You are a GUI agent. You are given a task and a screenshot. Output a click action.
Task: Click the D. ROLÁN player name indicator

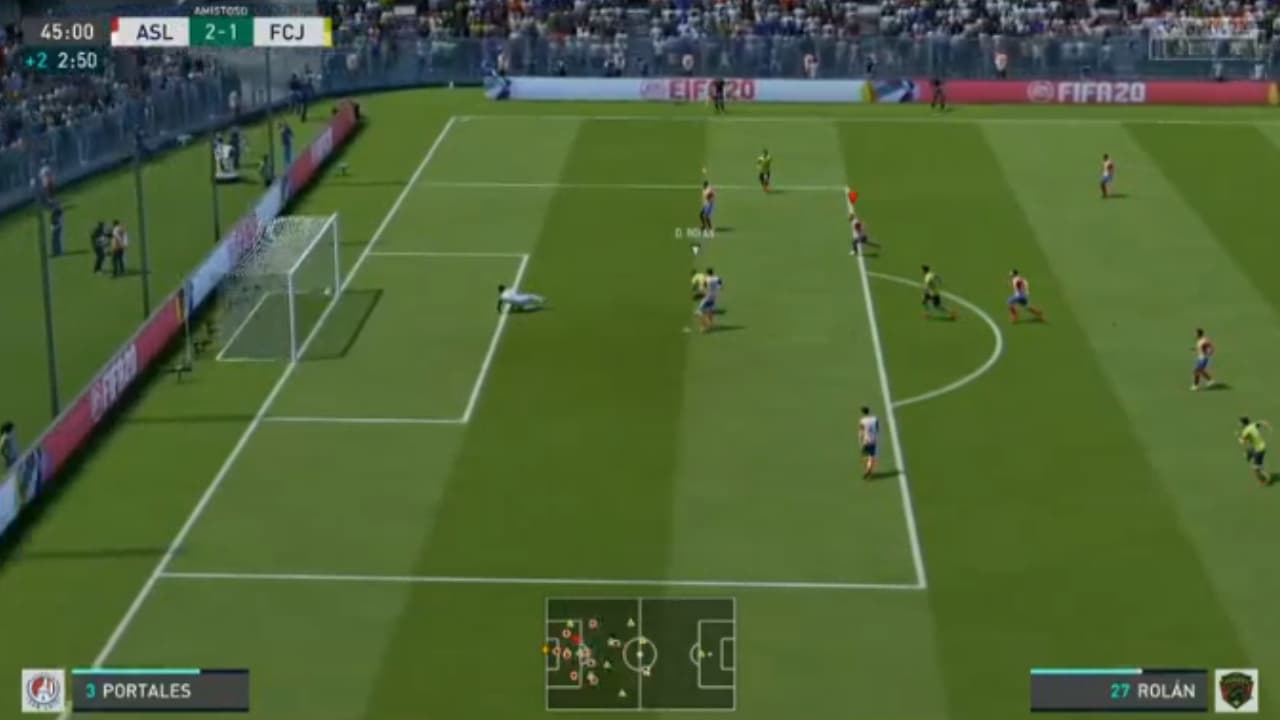coord(697,231)
